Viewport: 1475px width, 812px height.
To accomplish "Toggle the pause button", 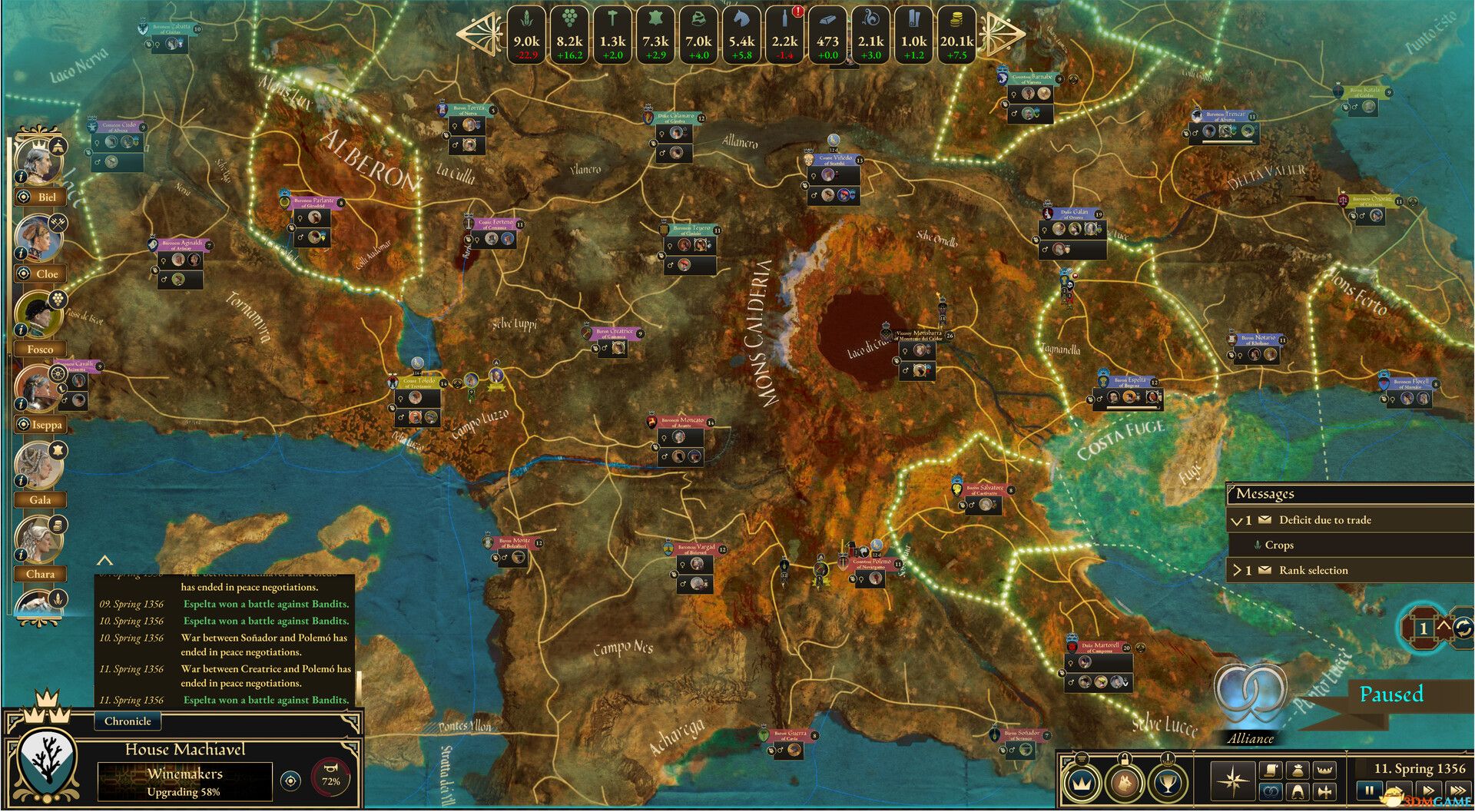I will pyautogui.click(x=1370, y=788).
